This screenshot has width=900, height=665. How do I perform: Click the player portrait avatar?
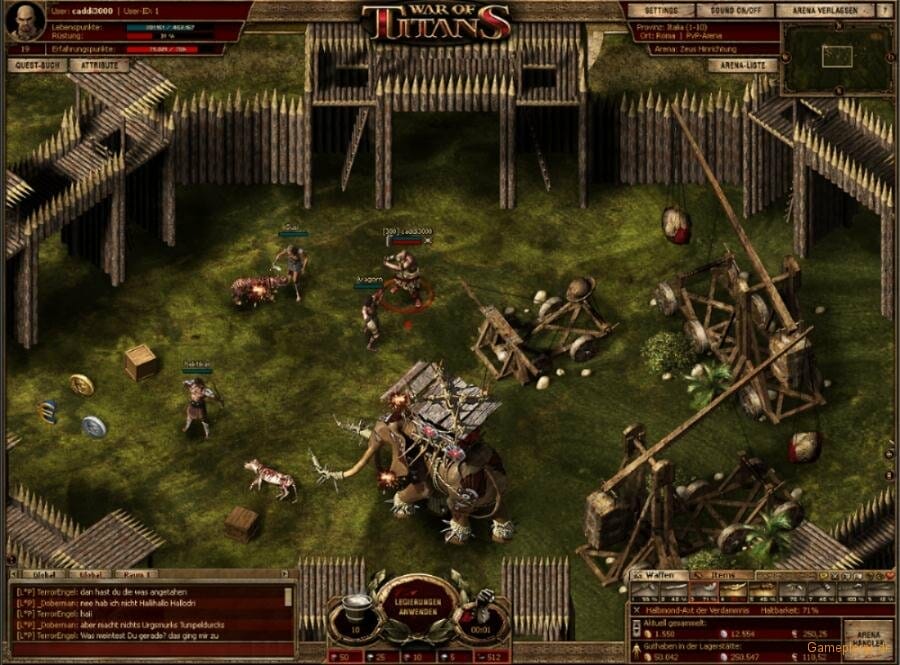coord(24,22)
